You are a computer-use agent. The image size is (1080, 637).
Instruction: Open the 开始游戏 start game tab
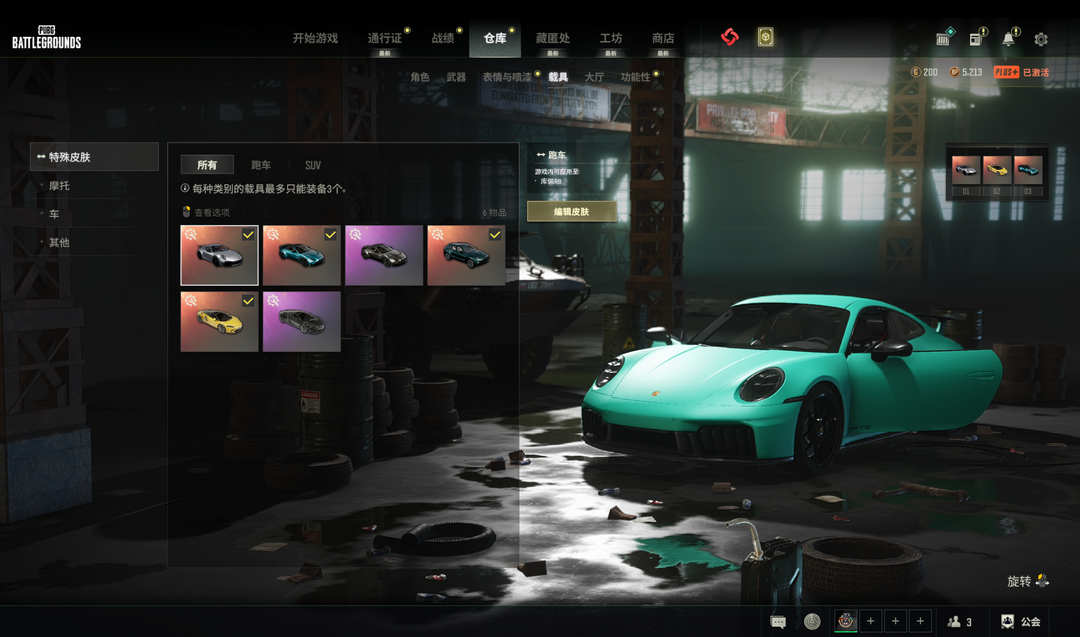coord(315,38)
